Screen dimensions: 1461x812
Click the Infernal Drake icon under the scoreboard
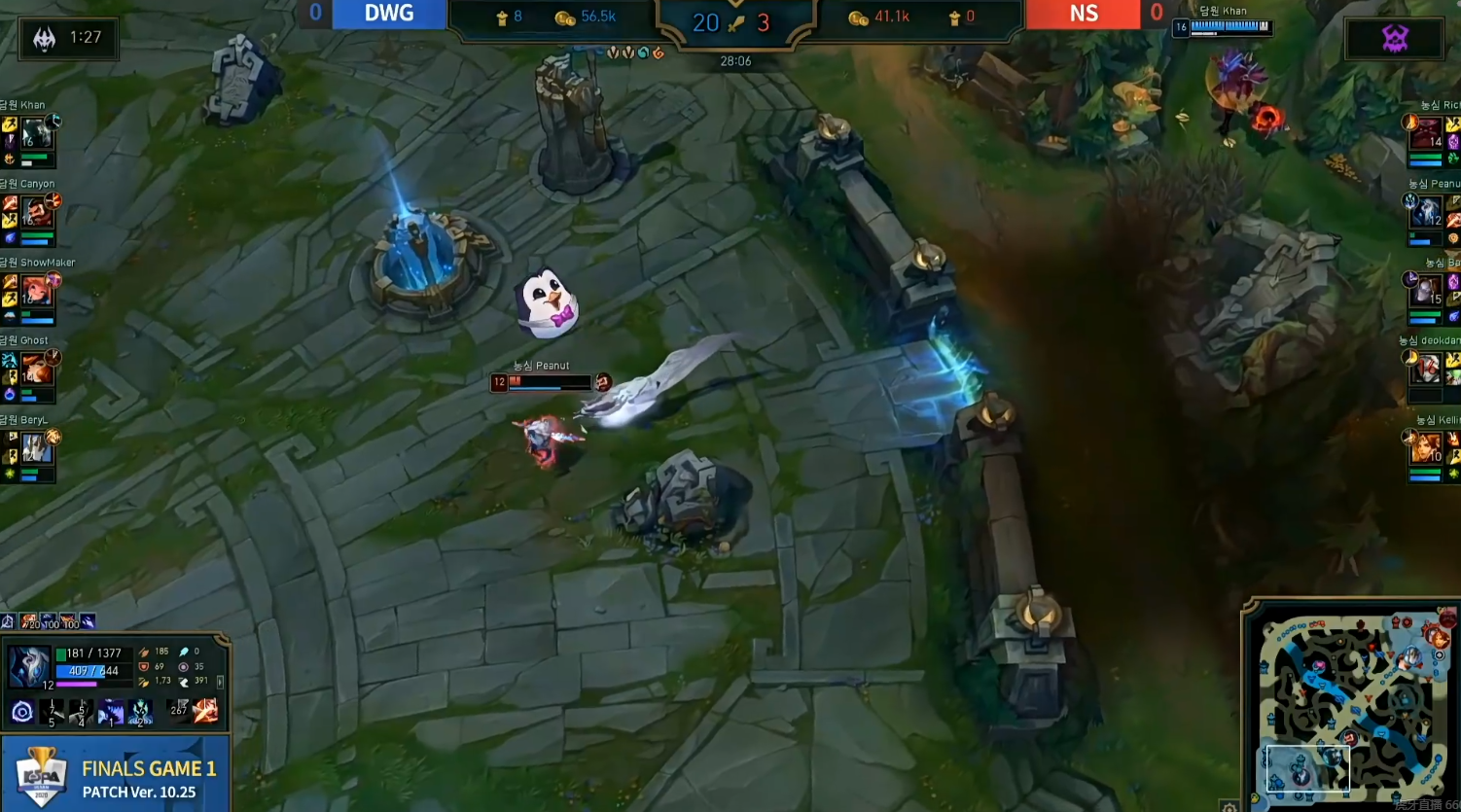pos(657,53)
